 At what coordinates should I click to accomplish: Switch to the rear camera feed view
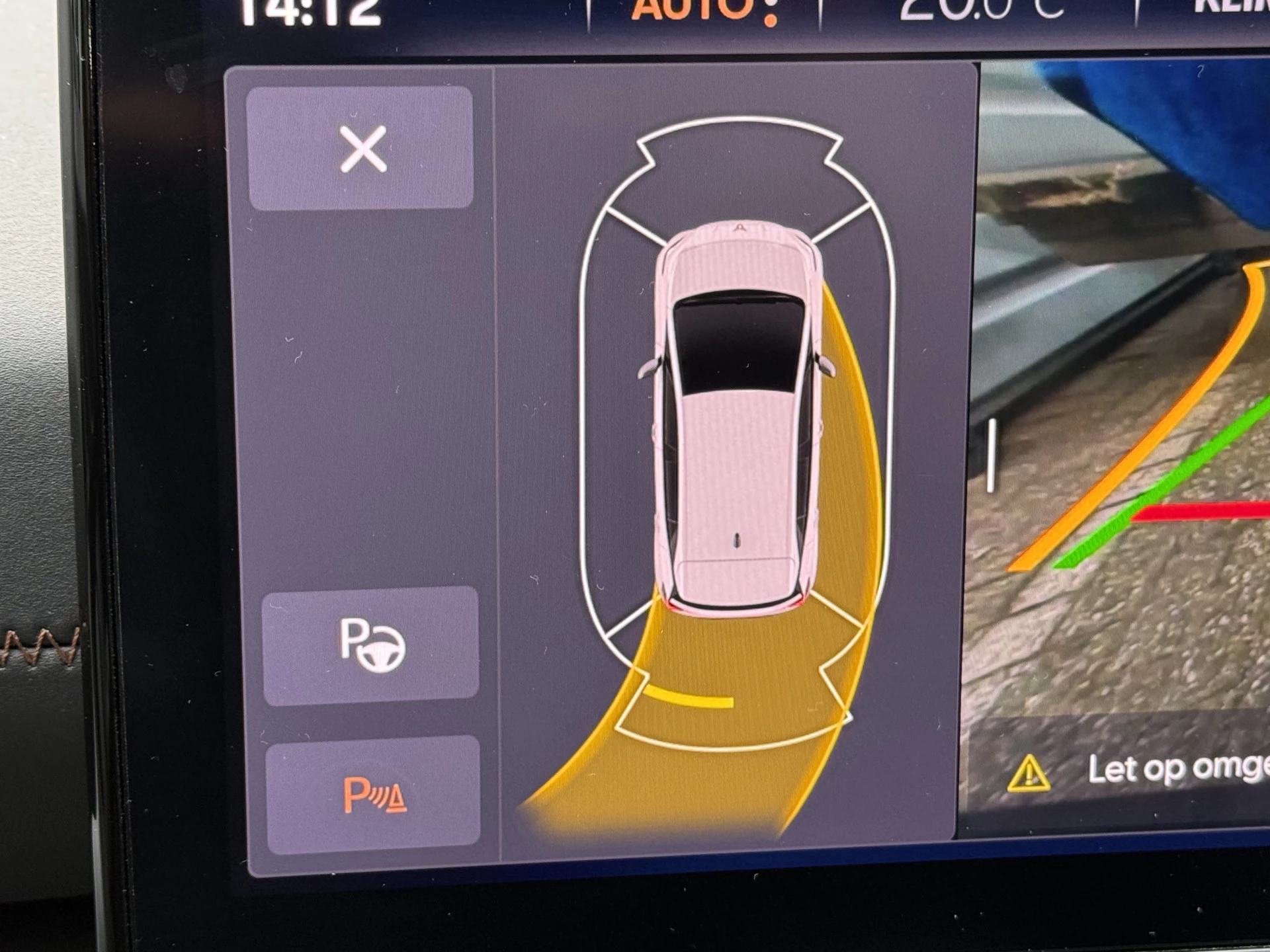(1124, 397)
